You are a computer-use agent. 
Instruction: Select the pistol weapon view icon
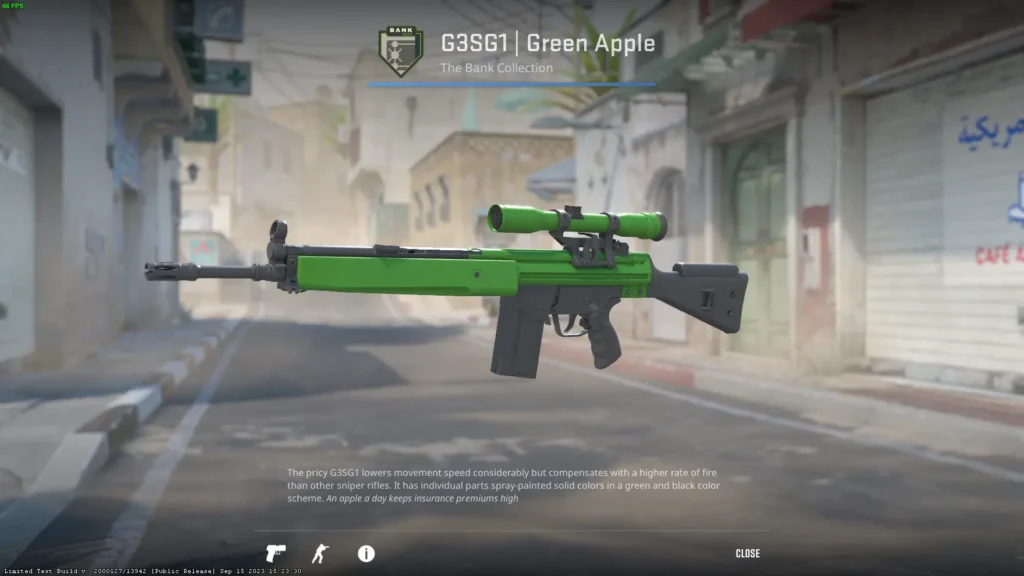coord(275,553)
